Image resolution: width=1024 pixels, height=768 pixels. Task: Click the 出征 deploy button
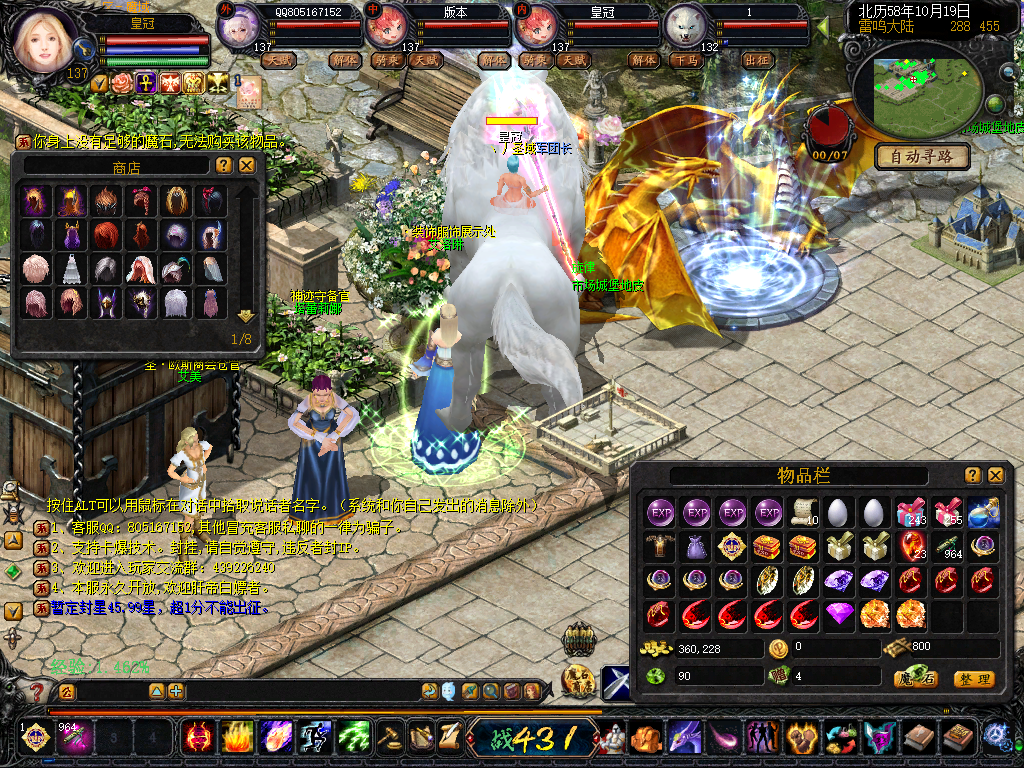point(758,60)
